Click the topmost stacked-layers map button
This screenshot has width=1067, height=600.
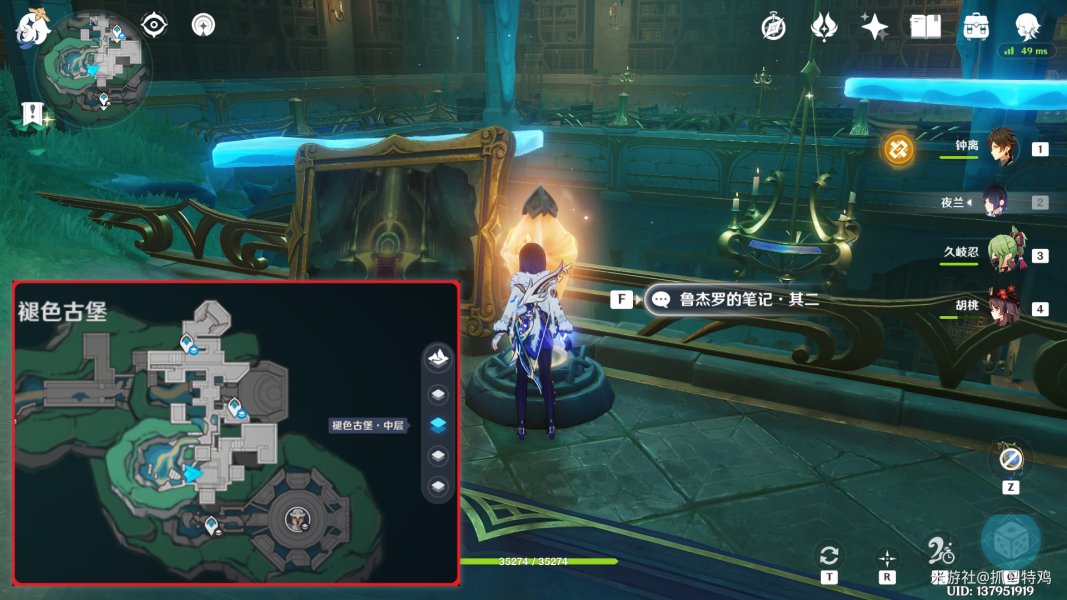click(437, 357)
